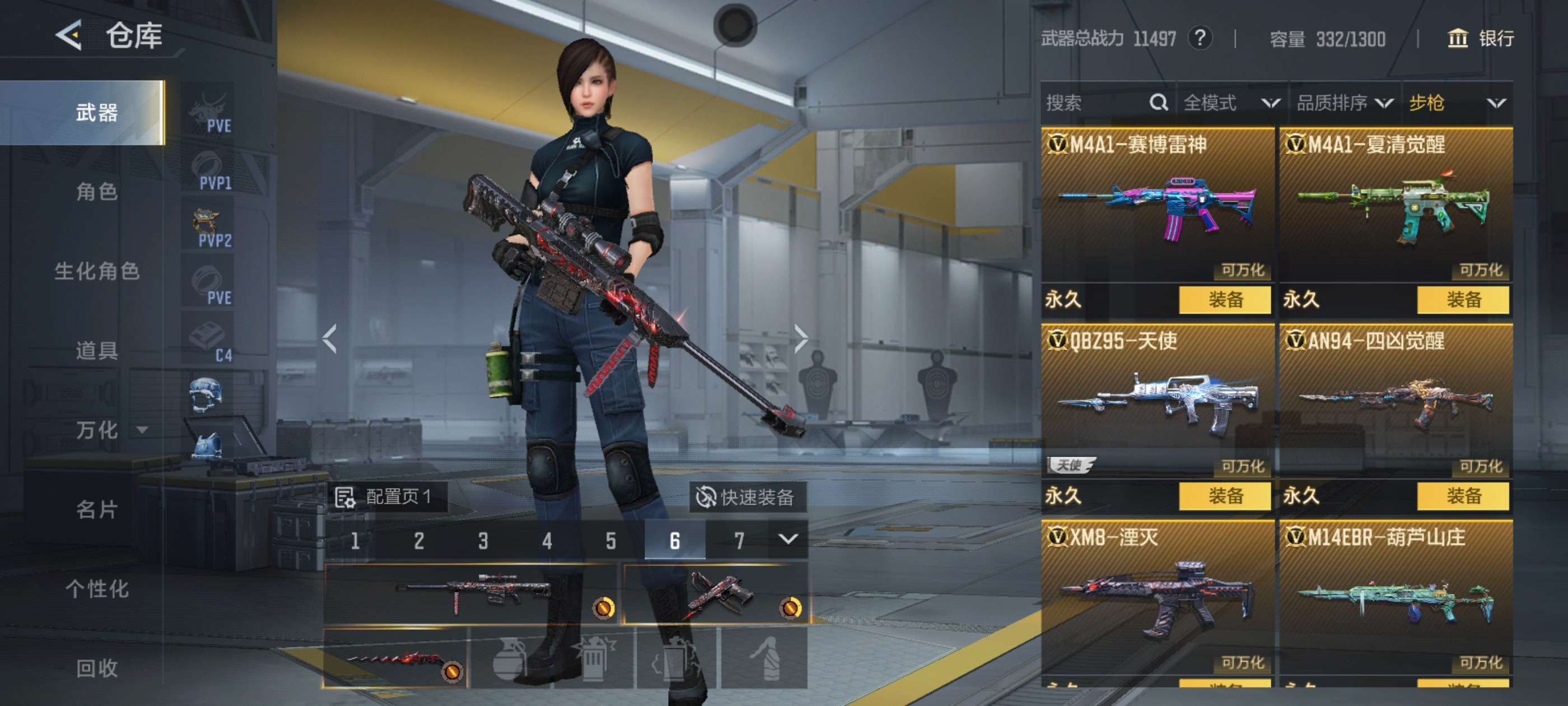Switch to loadout slot 3
Screen dimensions: 1568x706
point(483,540)
